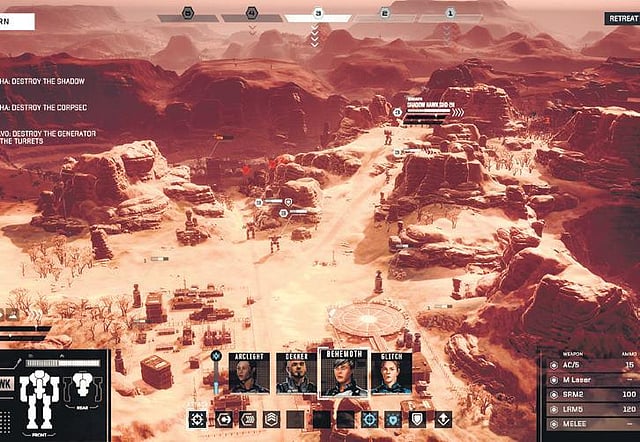Select pilot Glitch's portrait
Screen dimensions: 640x442
(391, 373)
